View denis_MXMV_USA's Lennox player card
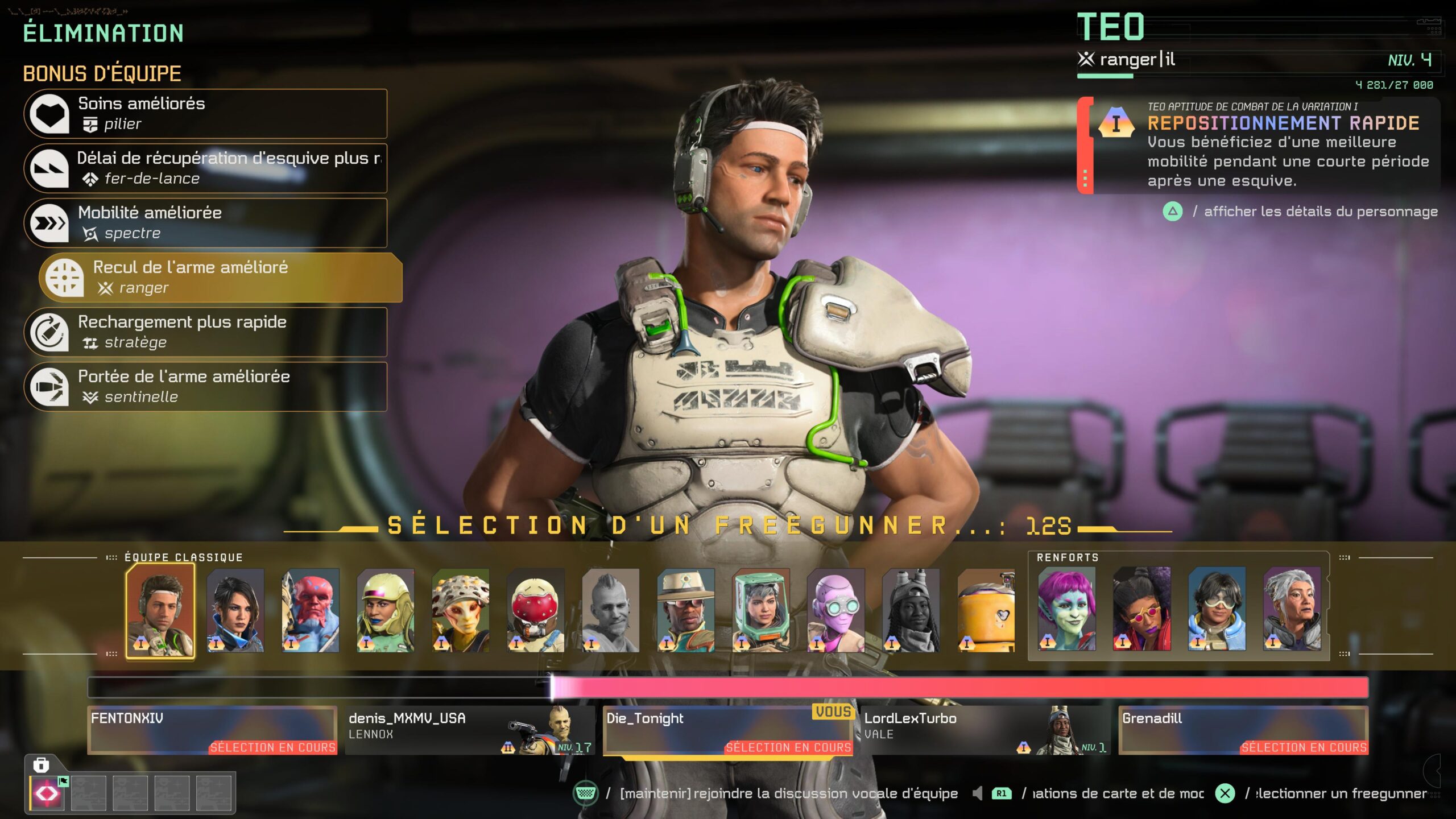The image size is (1456, 819). (470, 730)
